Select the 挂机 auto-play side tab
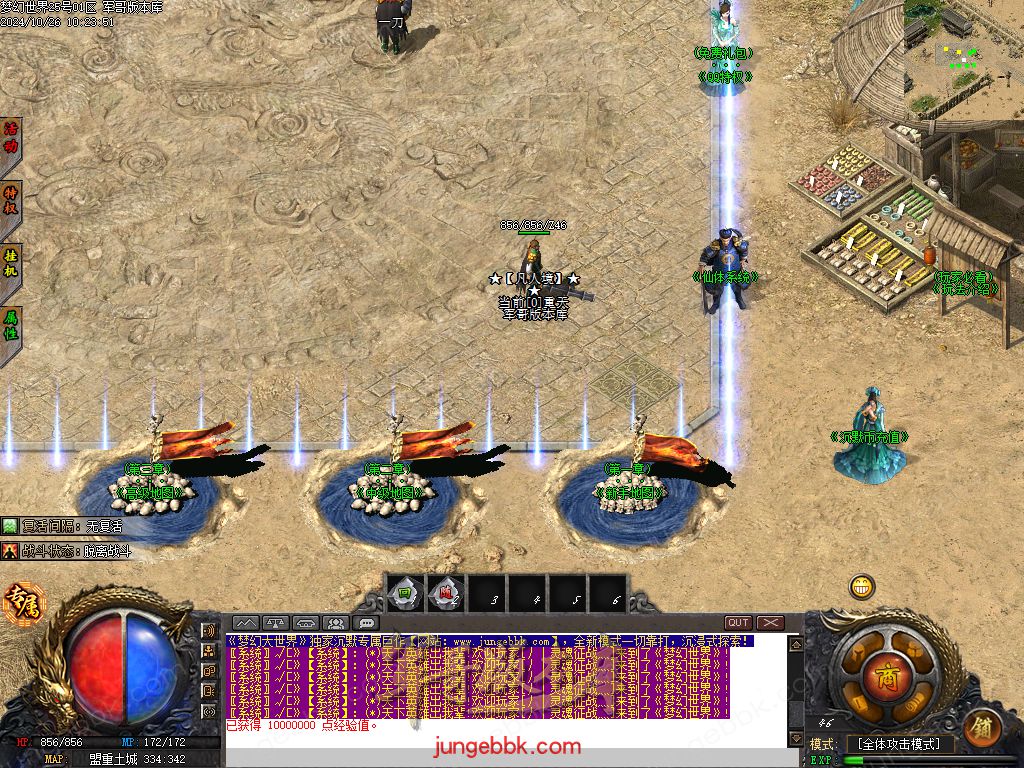Viewport: 1024px width, 768px height. [x=11, y=264]
